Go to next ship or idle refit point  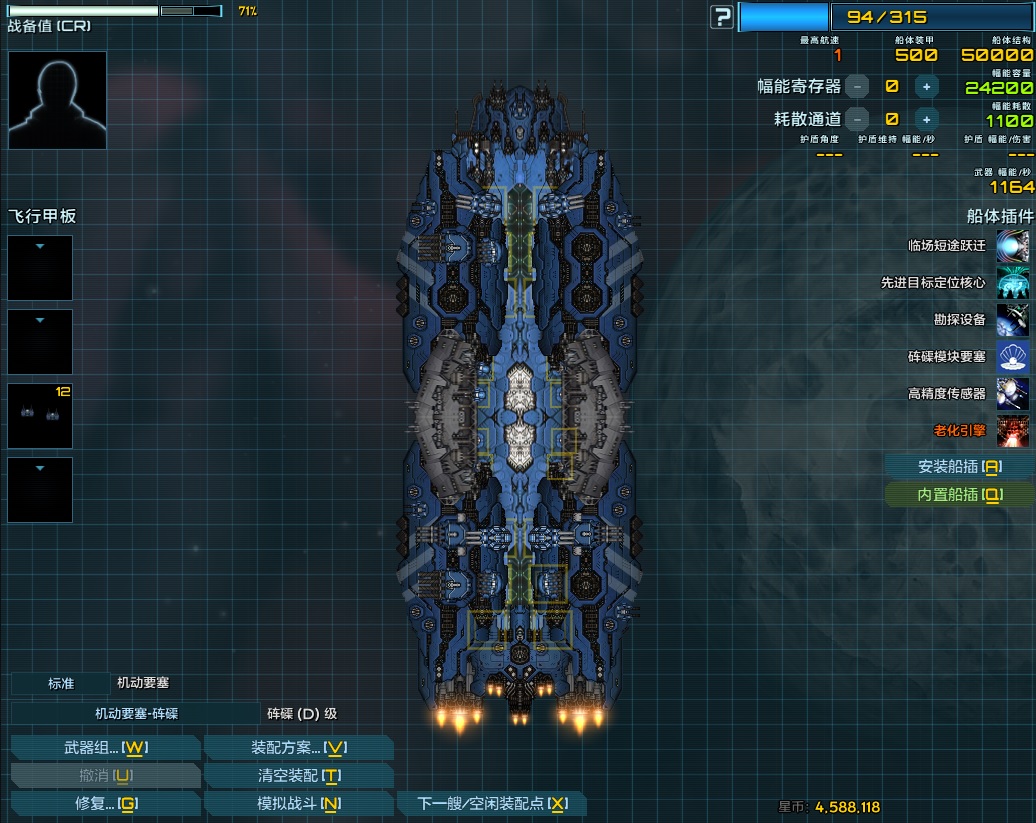point(491,804)
